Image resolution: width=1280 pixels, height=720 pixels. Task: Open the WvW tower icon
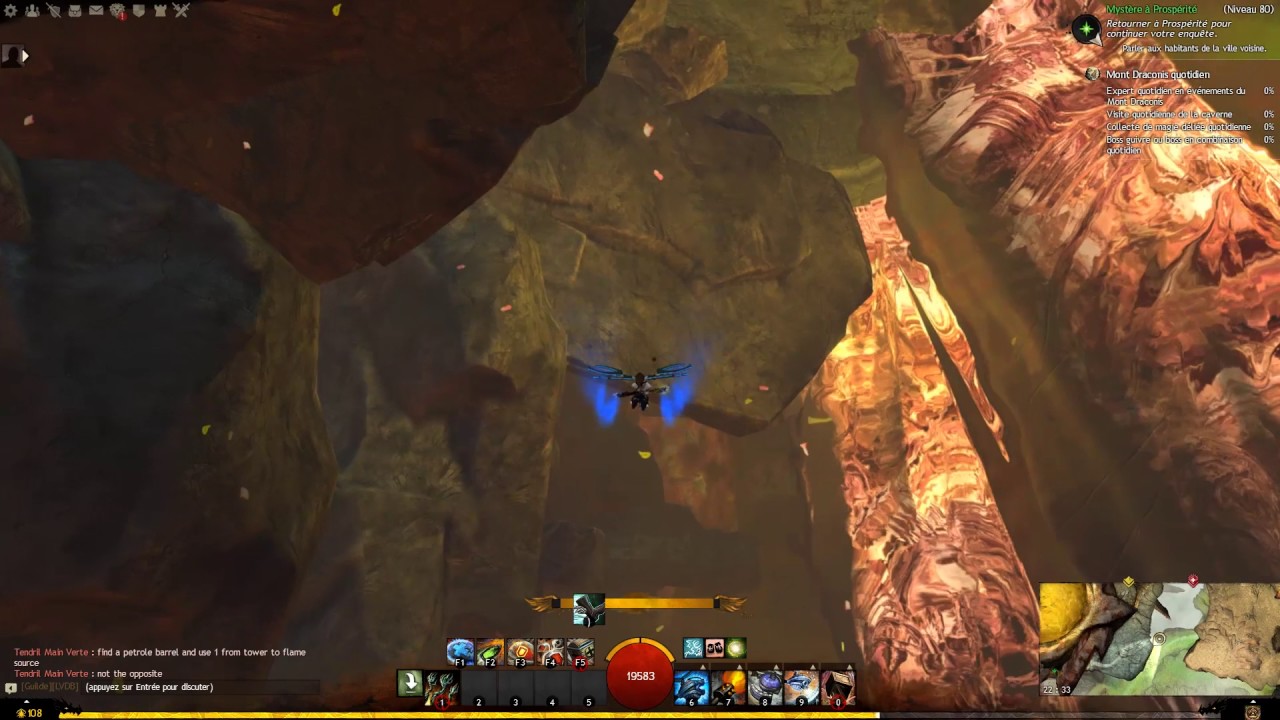click(x=162, y=11)
